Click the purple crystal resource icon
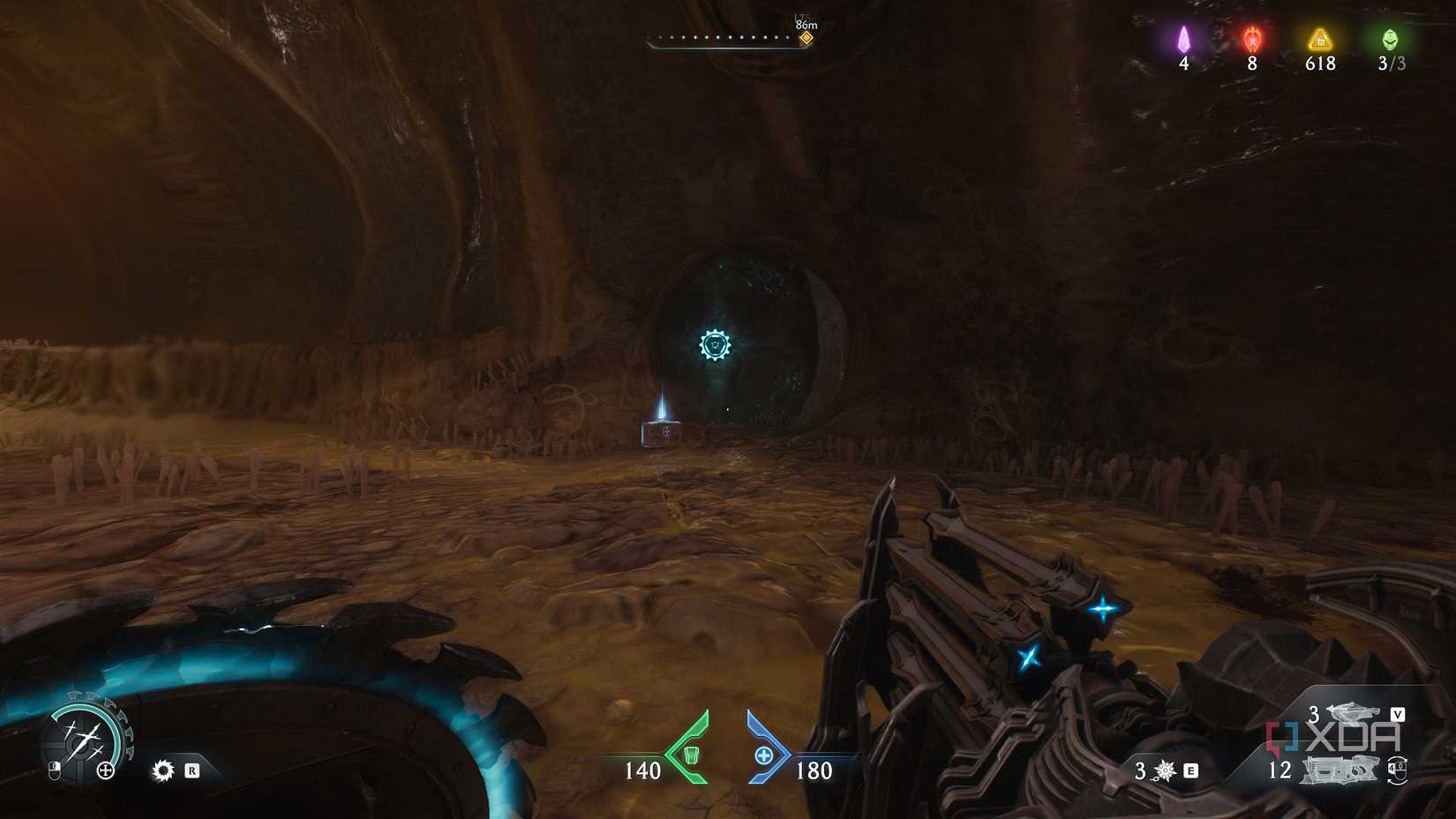This screenshot has height=819, width=1456. [1184, 40]
